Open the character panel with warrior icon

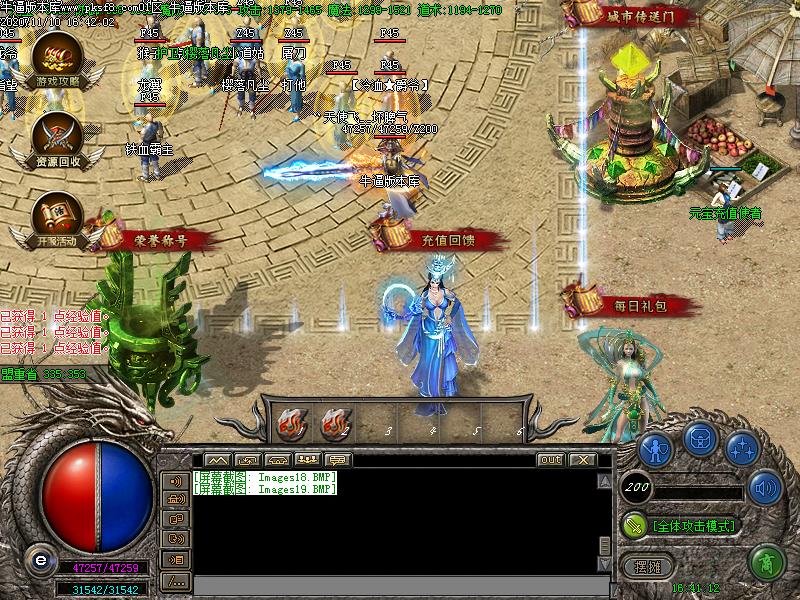tap(655, 446)
